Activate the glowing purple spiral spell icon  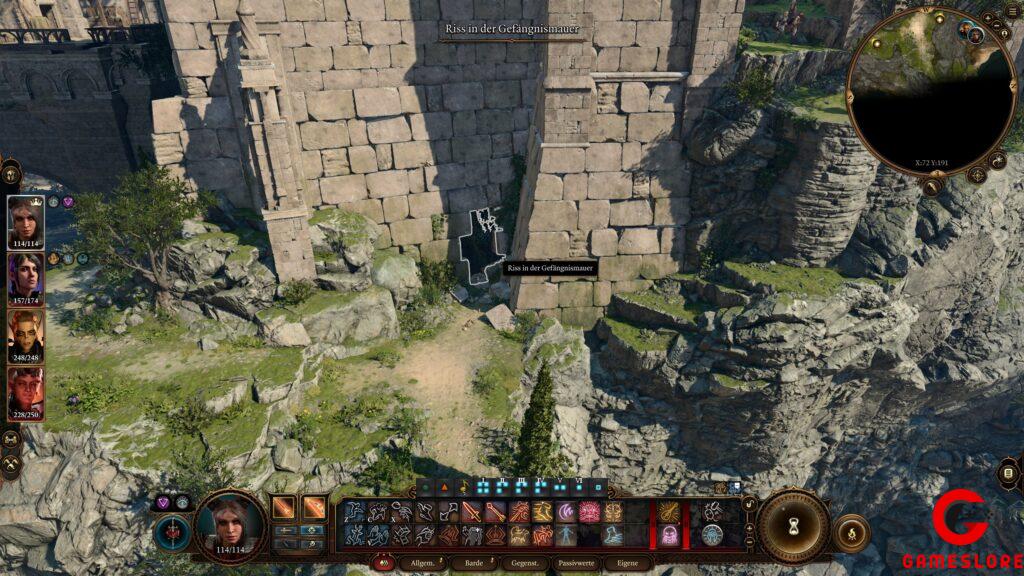tap(567, 511)
